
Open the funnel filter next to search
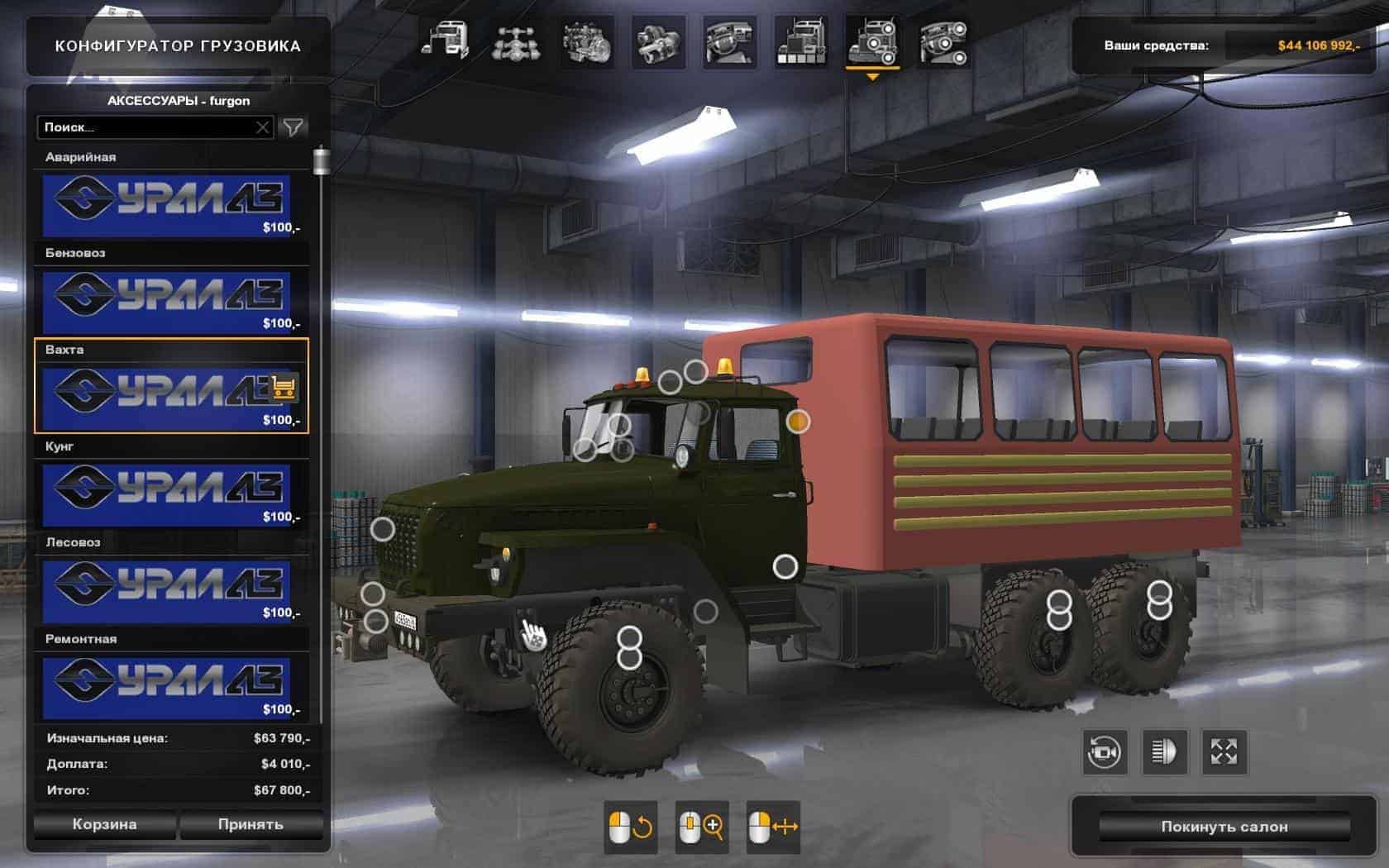pos(294,126)
